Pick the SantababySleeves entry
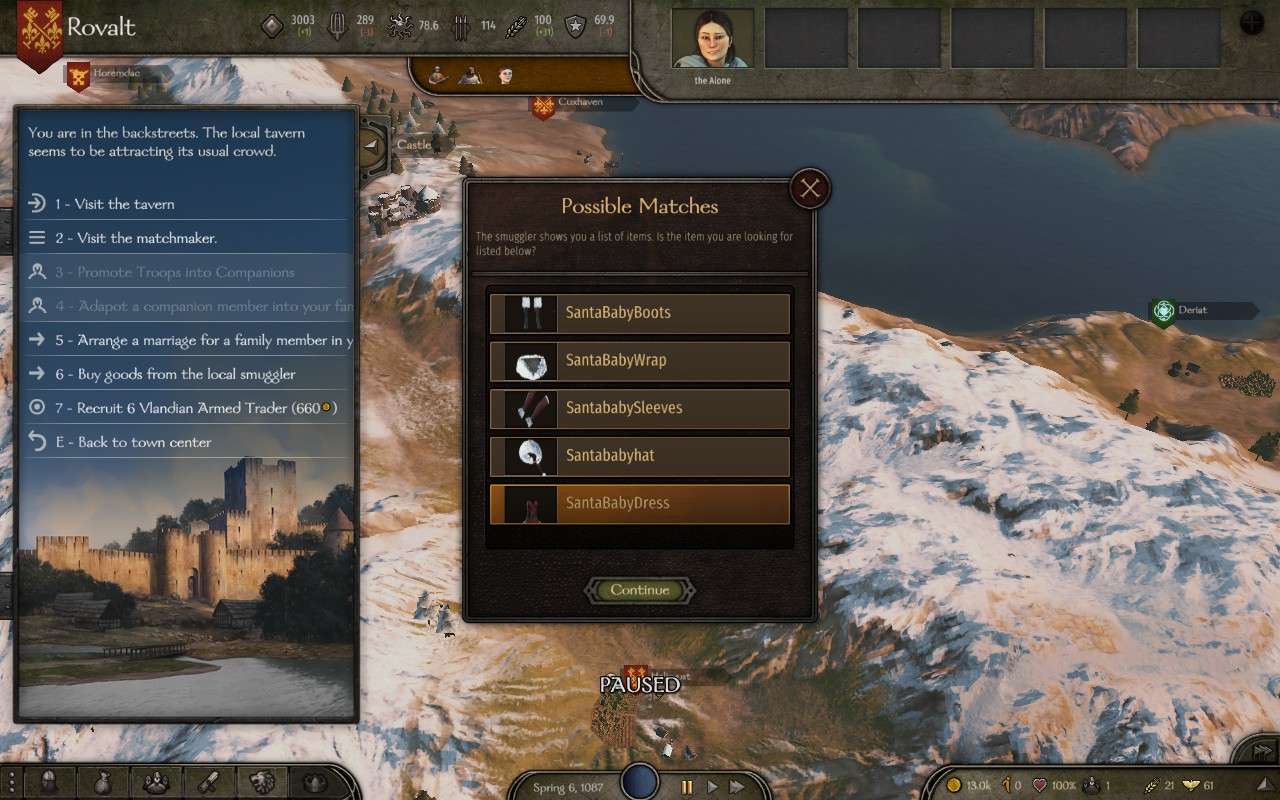 (640, 408)
